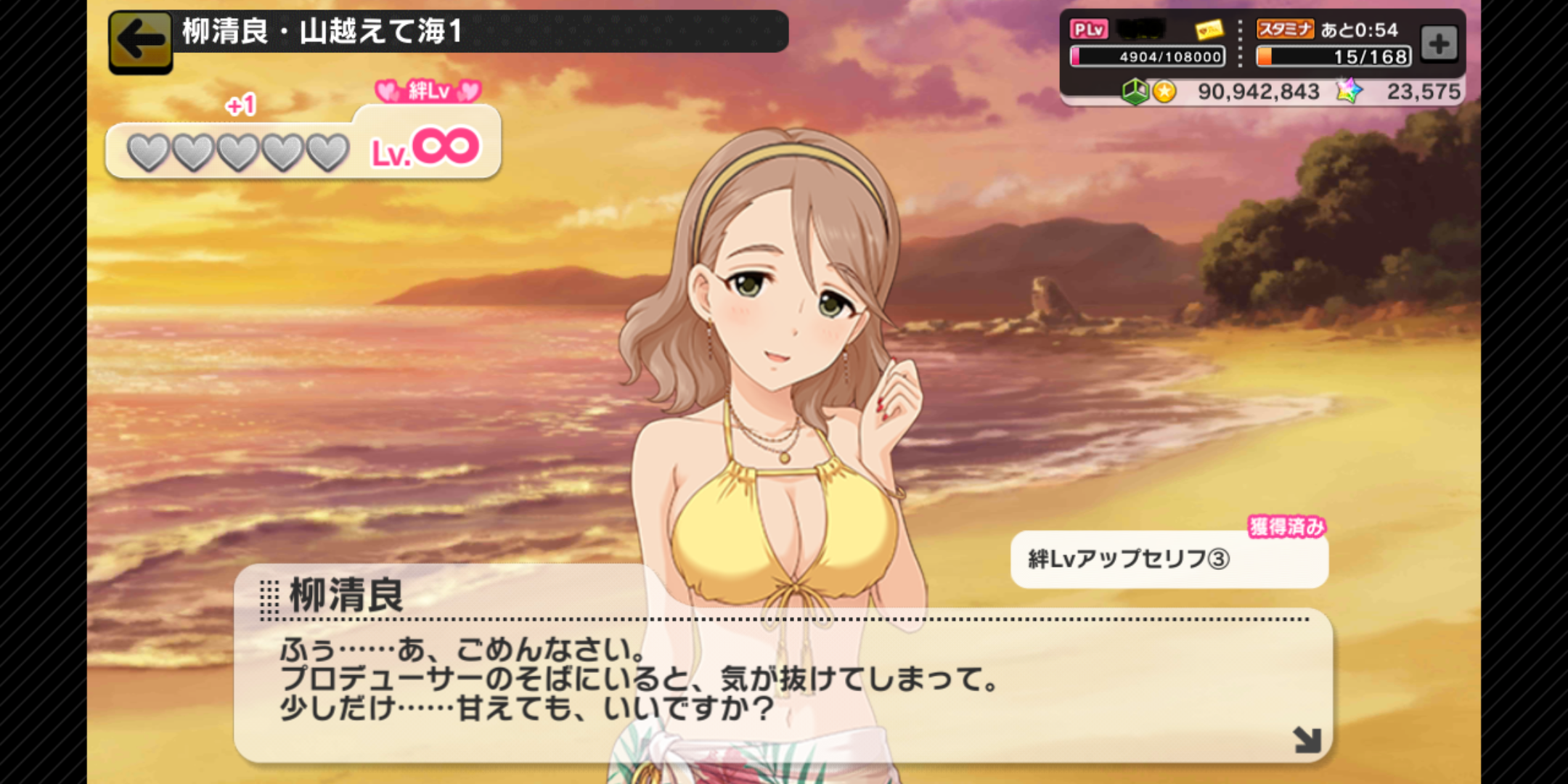This screenshot has height=784, width=1568.
Task: Select the 絆Lvアップセリフ③ line button
Action: click(x=1169, y=559)
